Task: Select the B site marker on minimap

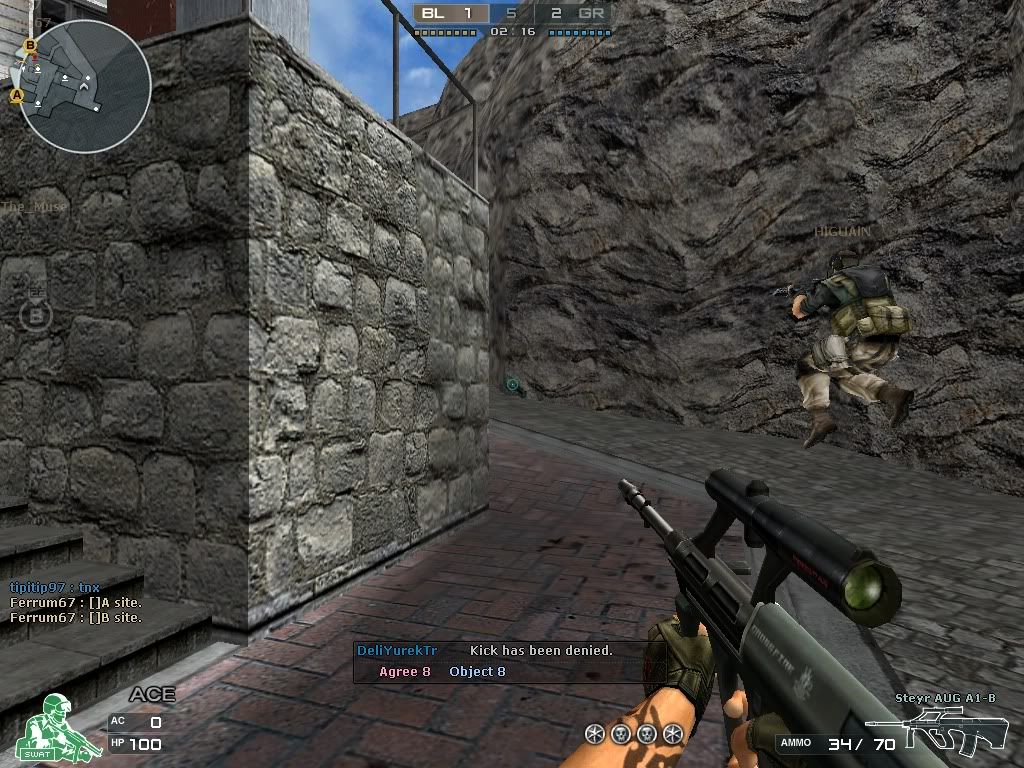Action: [30, 45]
